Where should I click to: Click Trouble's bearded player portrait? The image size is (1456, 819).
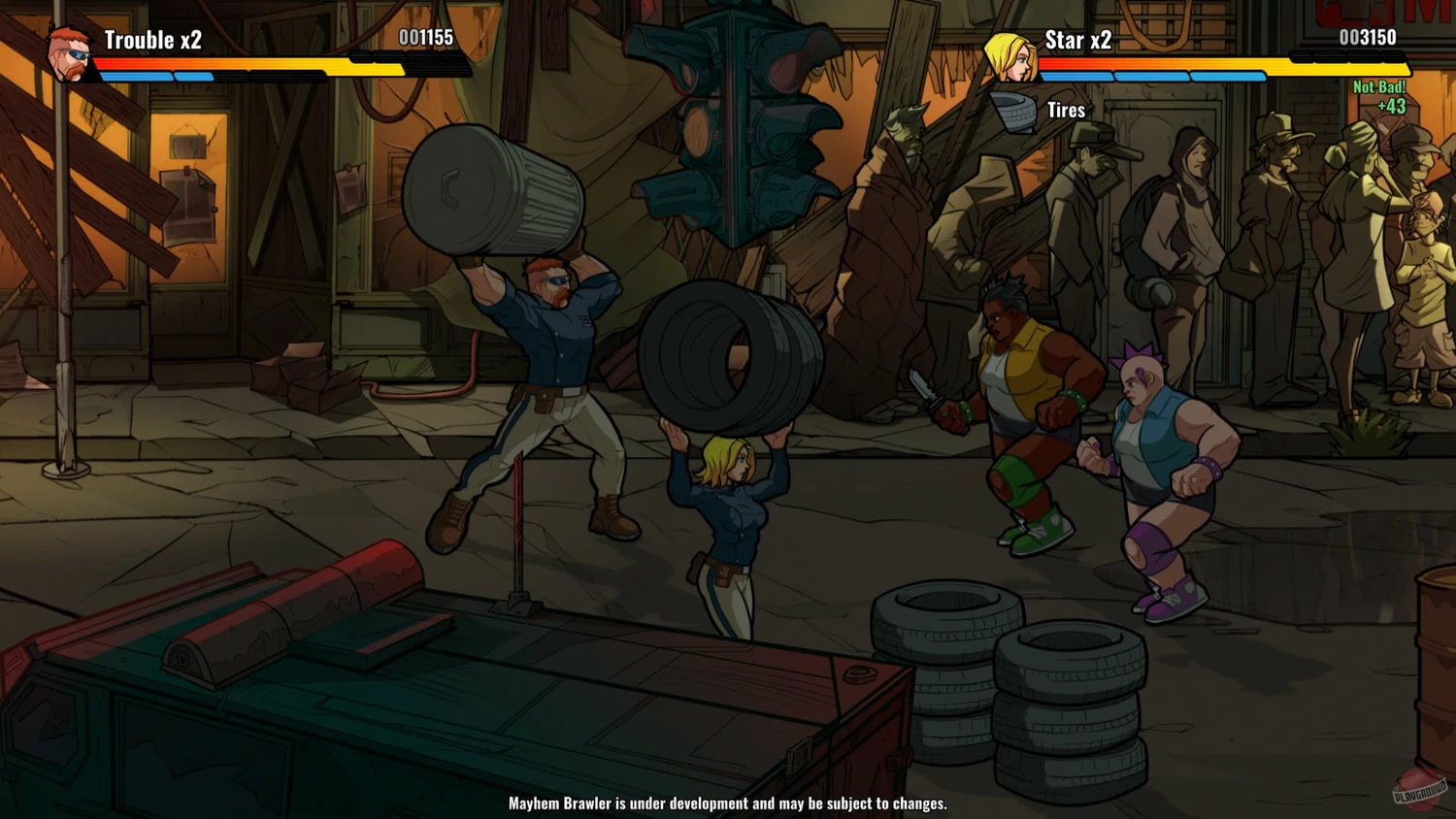70,52
